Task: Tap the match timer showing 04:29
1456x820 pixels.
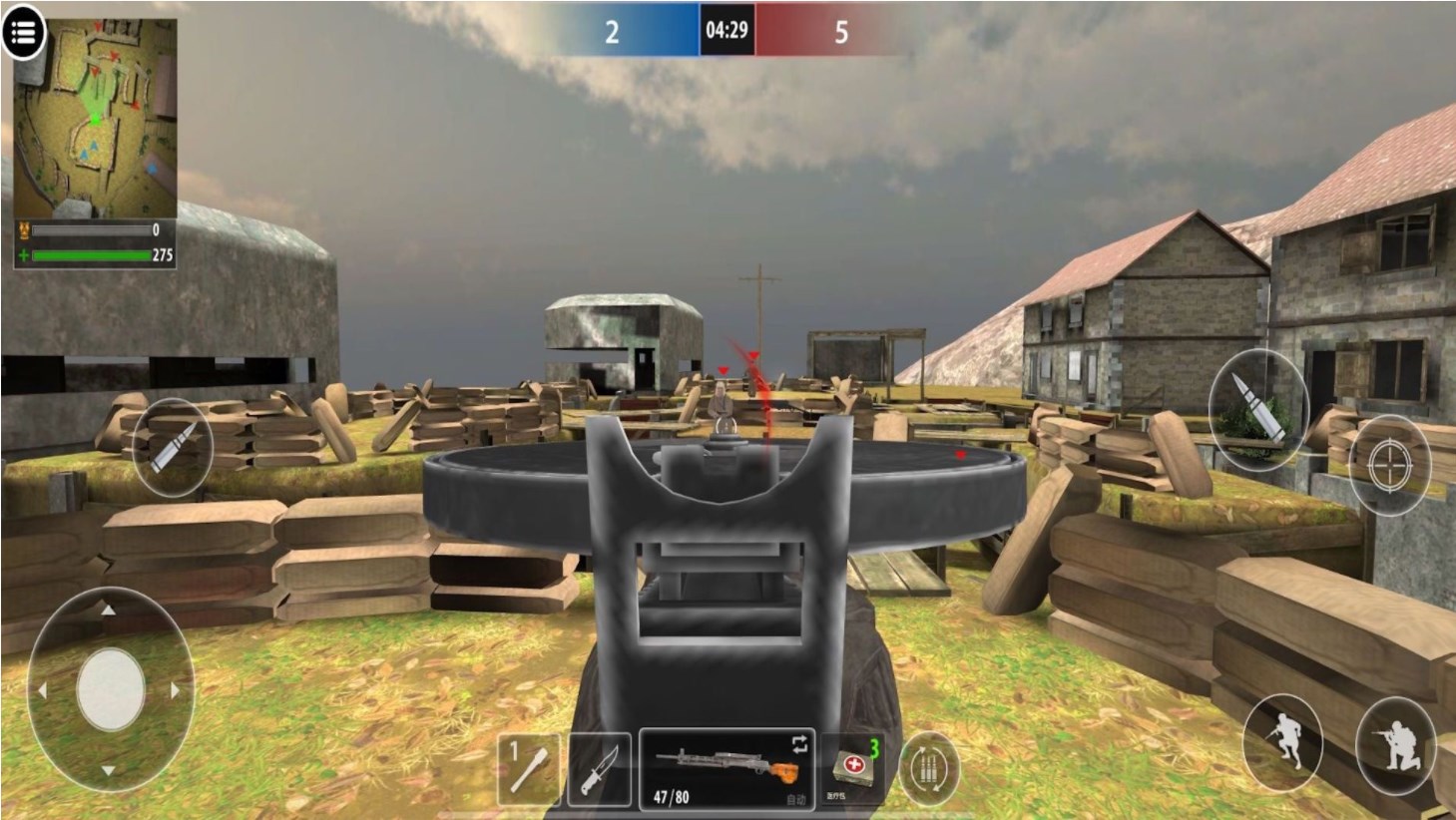Action: (725, 32)
